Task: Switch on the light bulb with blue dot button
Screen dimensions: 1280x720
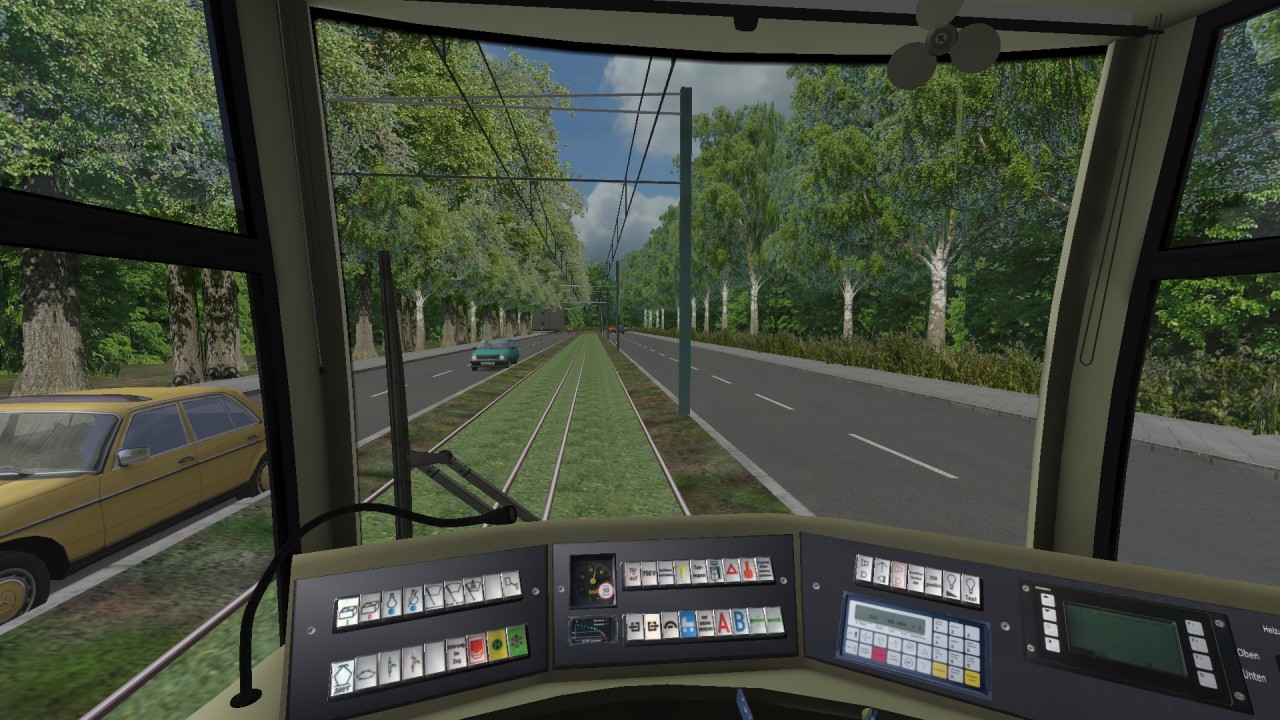Action: 391,603
